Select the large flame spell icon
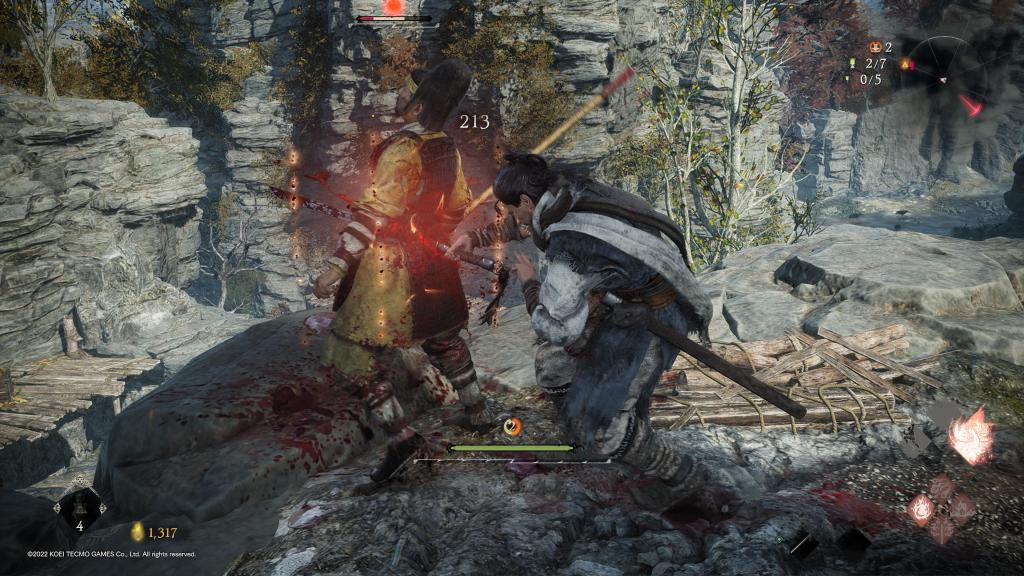This screenshot has height=576, width=1024. pos(971,436)
